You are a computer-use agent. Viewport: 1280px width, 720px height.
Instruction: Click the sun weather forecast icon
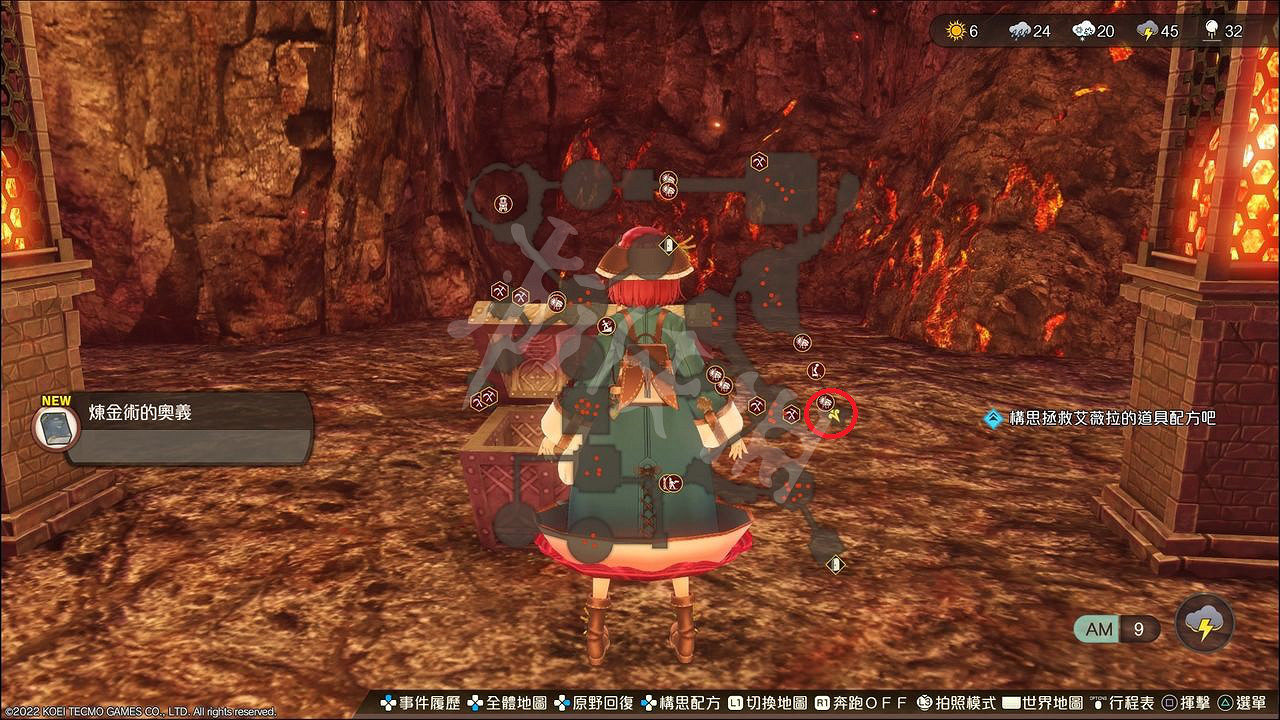coord(955,31)
